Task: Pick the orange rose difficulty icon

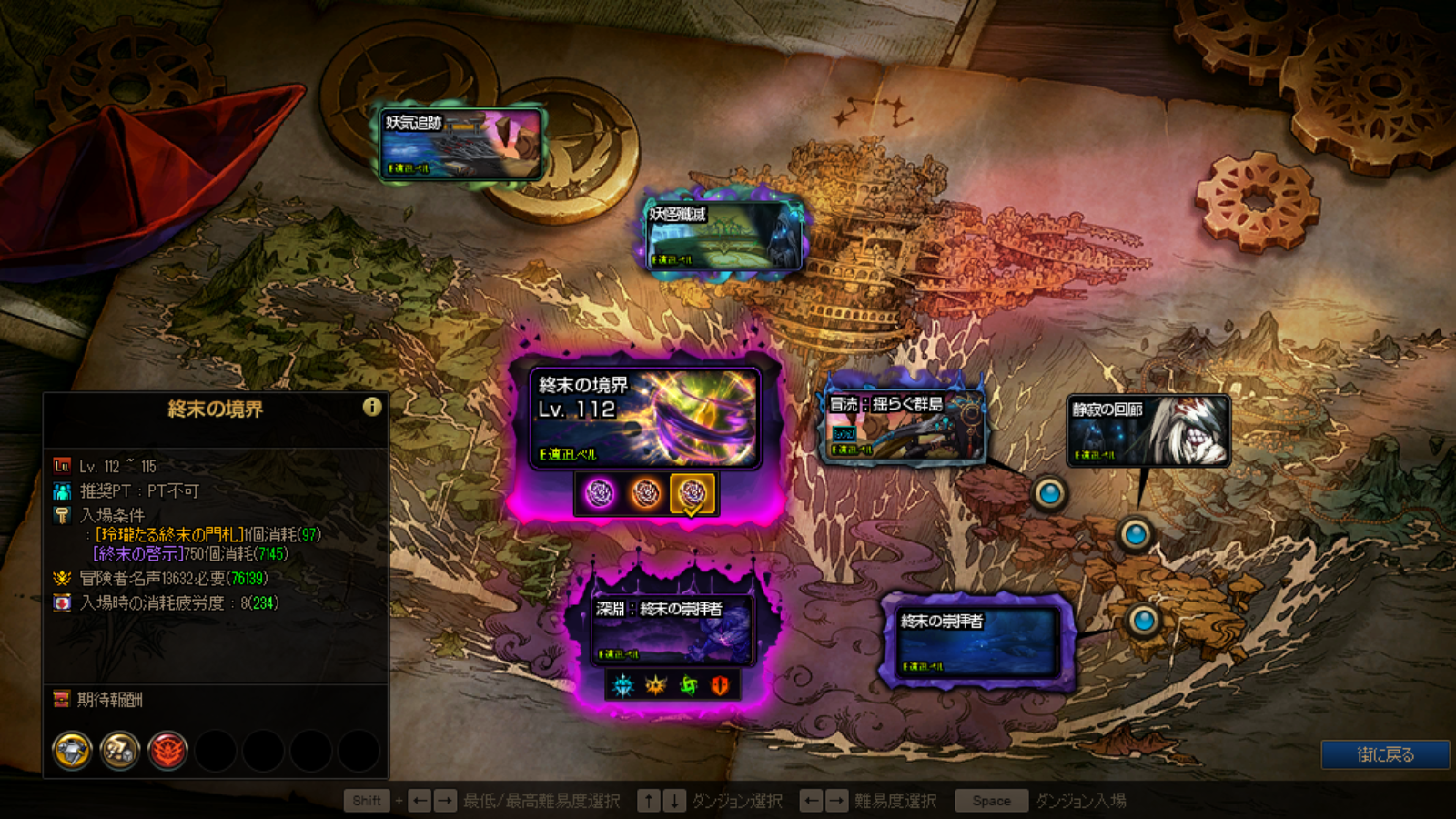Action: (646, 493)
